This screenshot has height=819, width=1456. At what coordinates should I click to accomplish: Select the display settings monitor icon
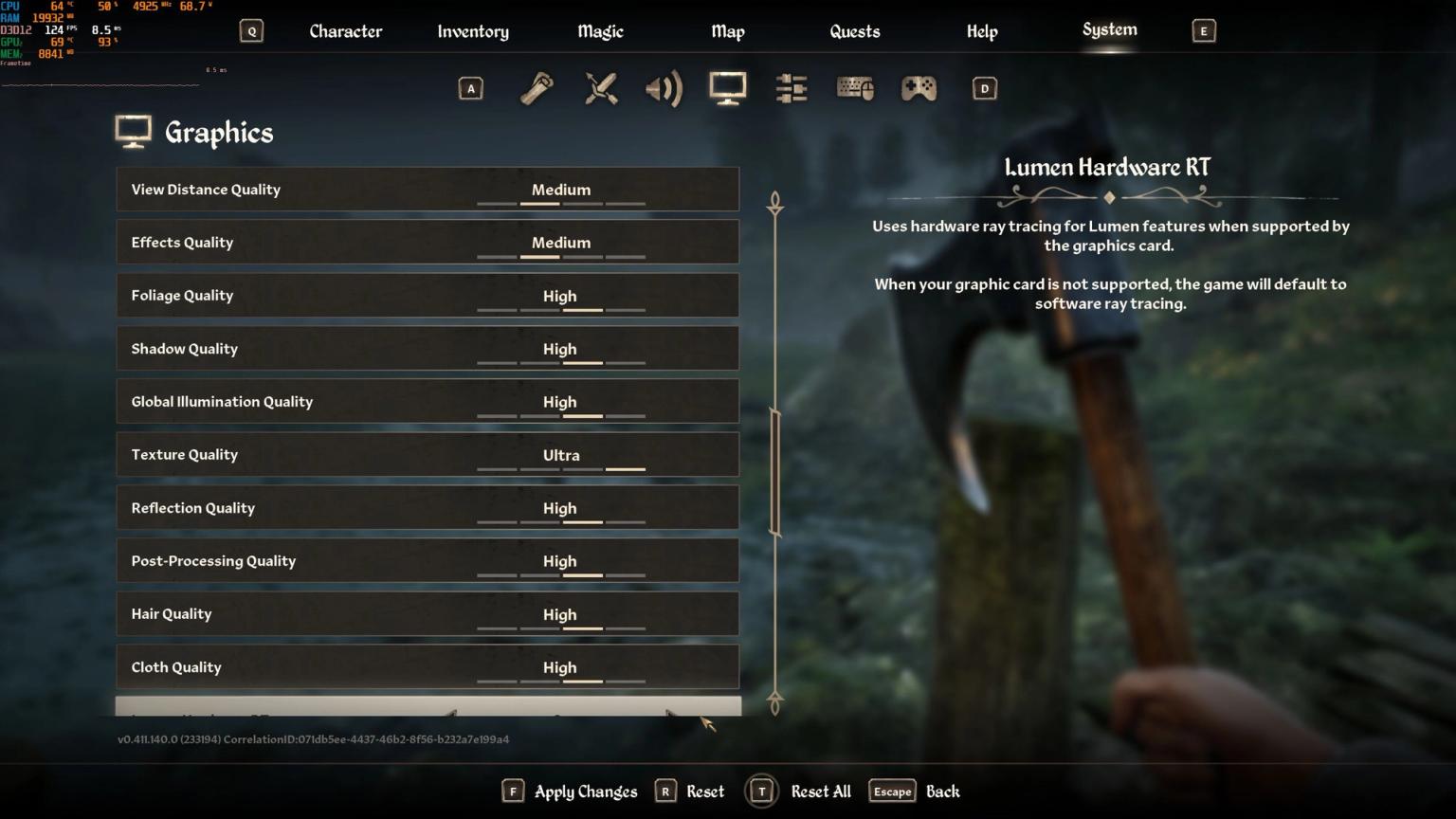point(727,88)
